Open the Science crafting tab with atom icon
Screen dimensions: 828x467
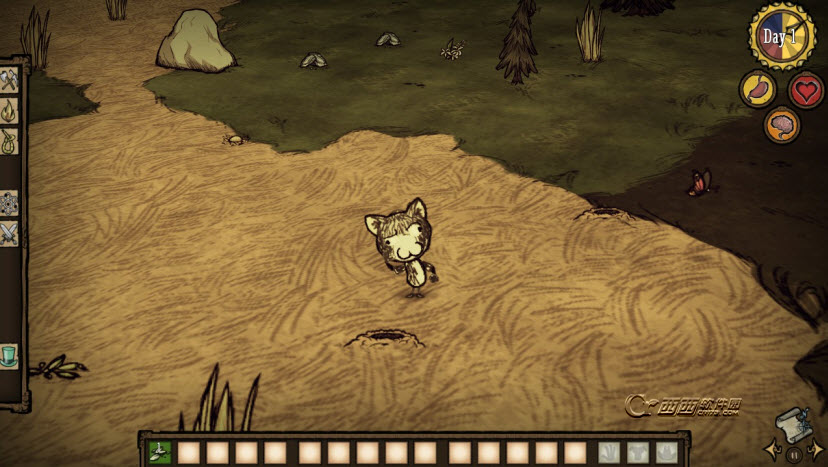coord(9,203)
